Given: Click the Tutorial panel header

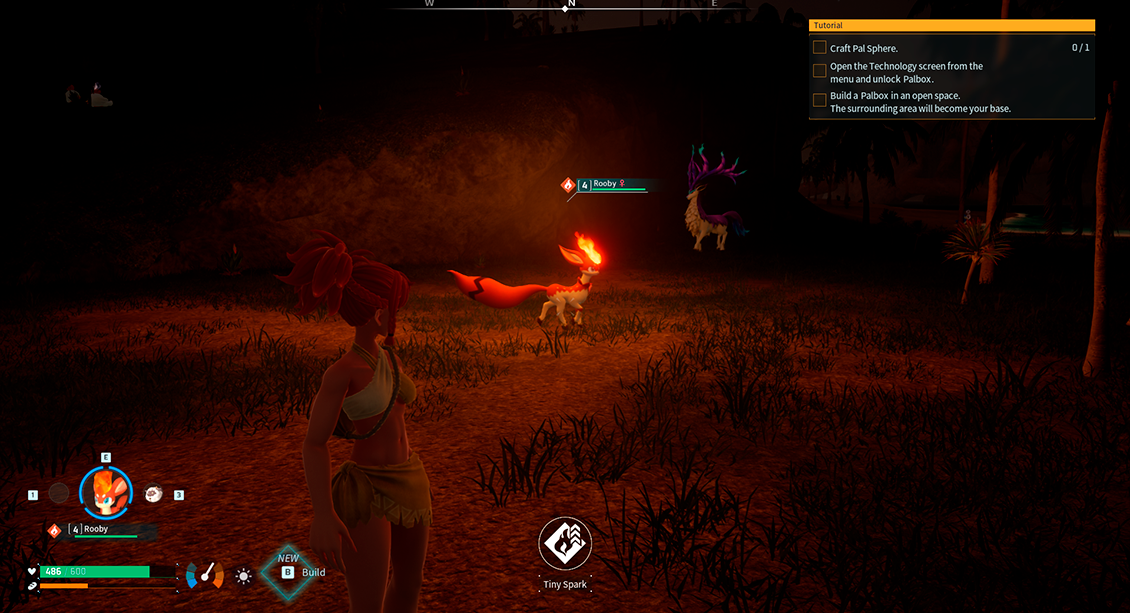Looking at the screenshot, I should (x=951, y=25).
